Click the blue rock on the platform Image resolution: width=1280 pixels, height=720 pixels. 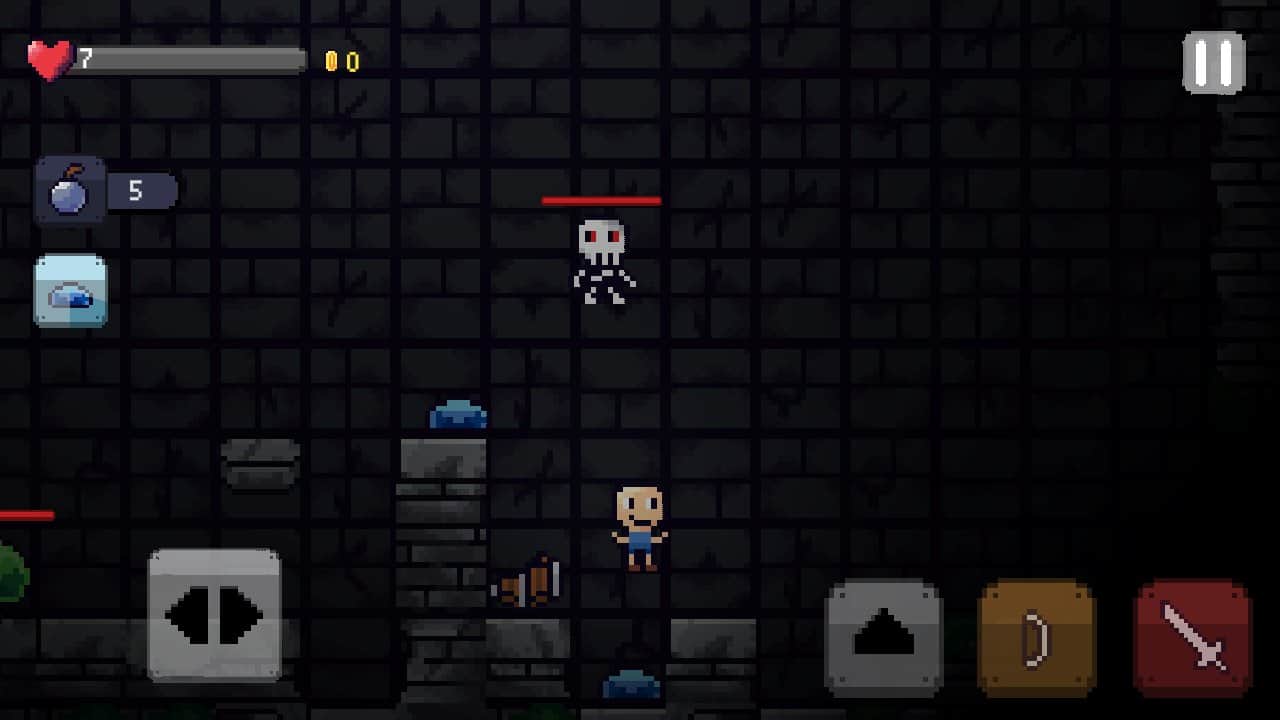click(459, 413)
